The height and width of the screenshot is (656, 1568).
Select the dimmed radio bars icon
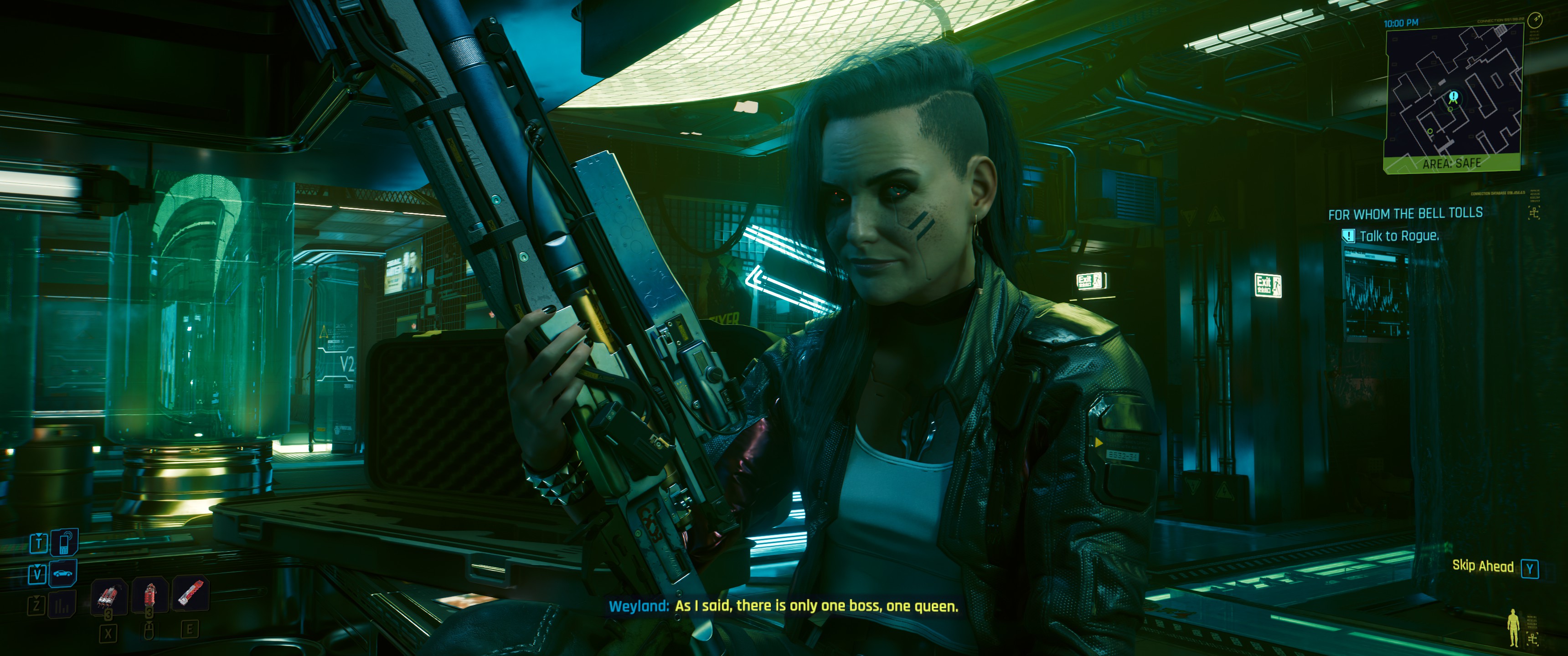point(62,605)
